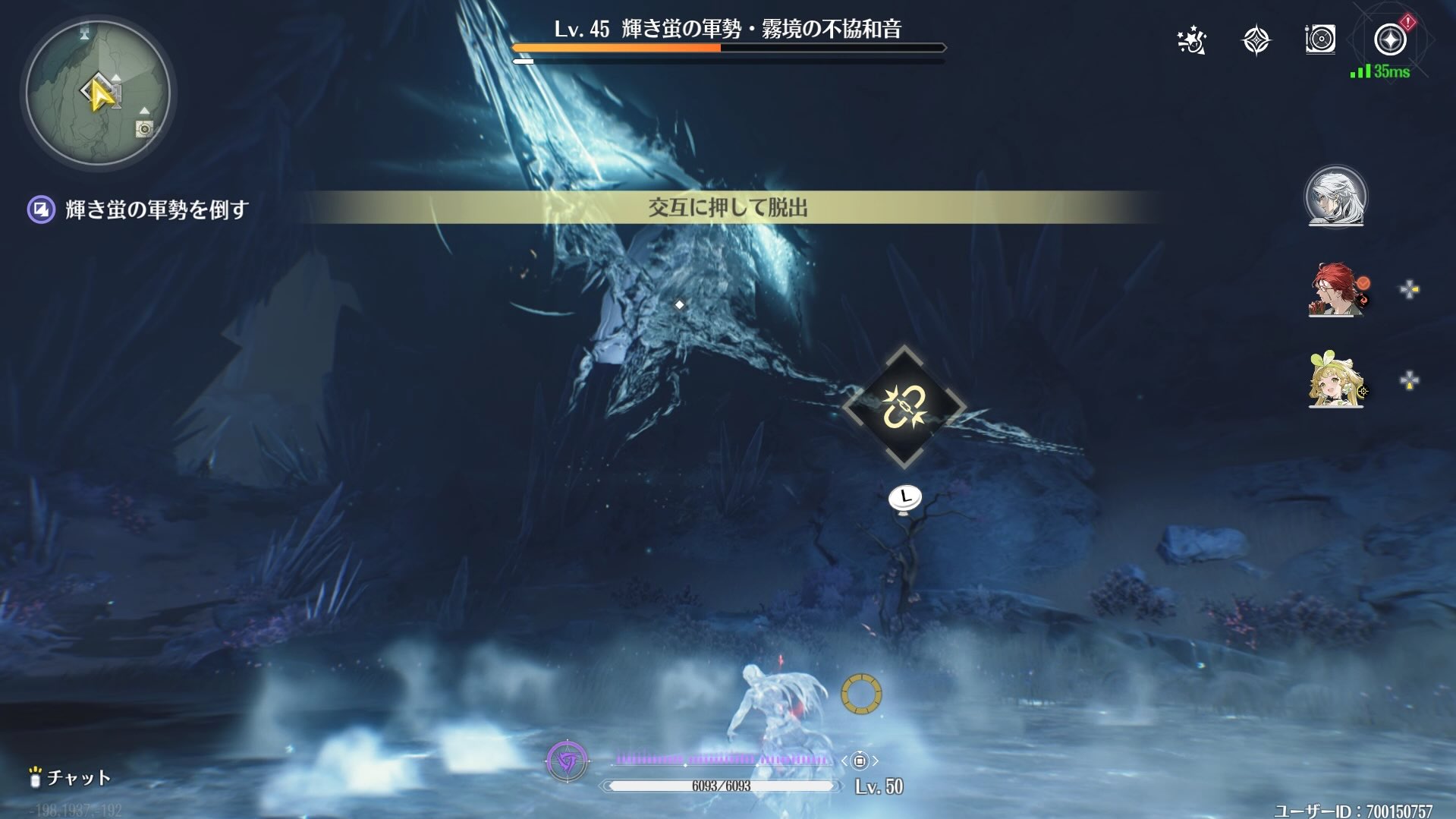Image resolution: width=1456 pixels, height=819 pixels.
Task: Click the purple boss emblem near the health bar
Action: [x=568, y=761]
